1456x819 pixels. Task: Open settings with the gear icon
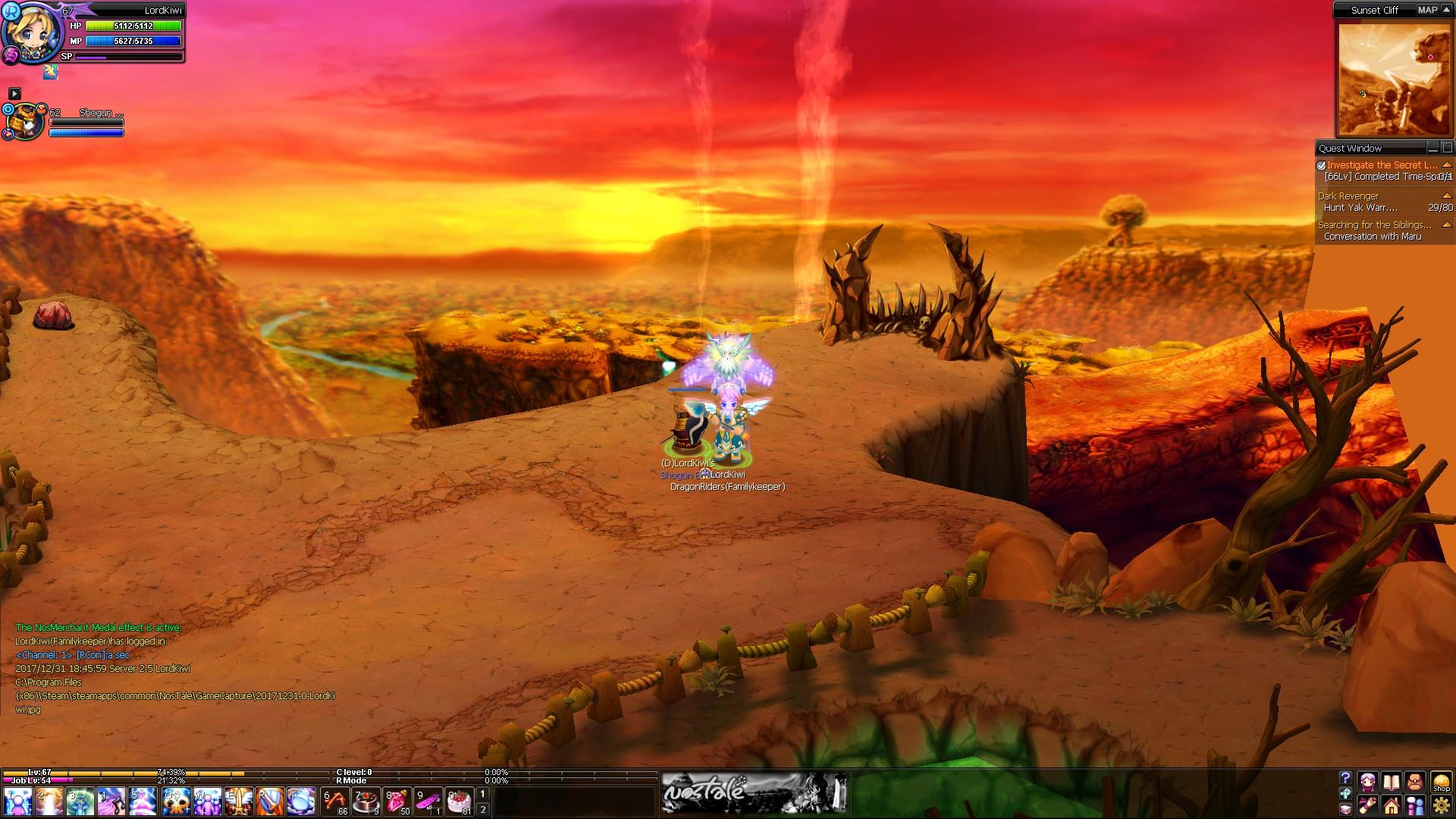(x=1441, y=805)
